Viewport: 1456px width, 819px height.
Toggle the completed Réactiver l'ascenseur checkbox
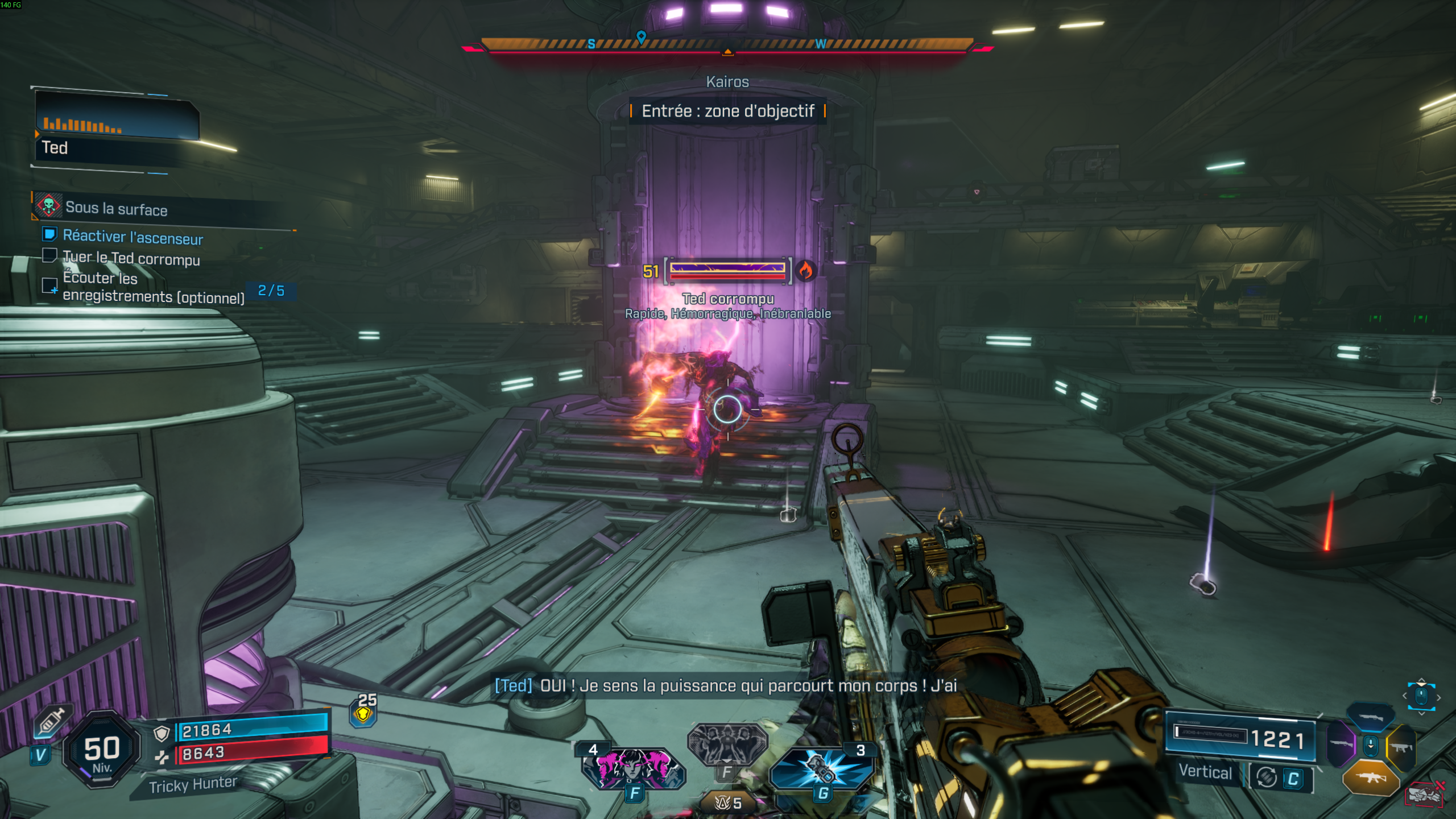[50, 235]
